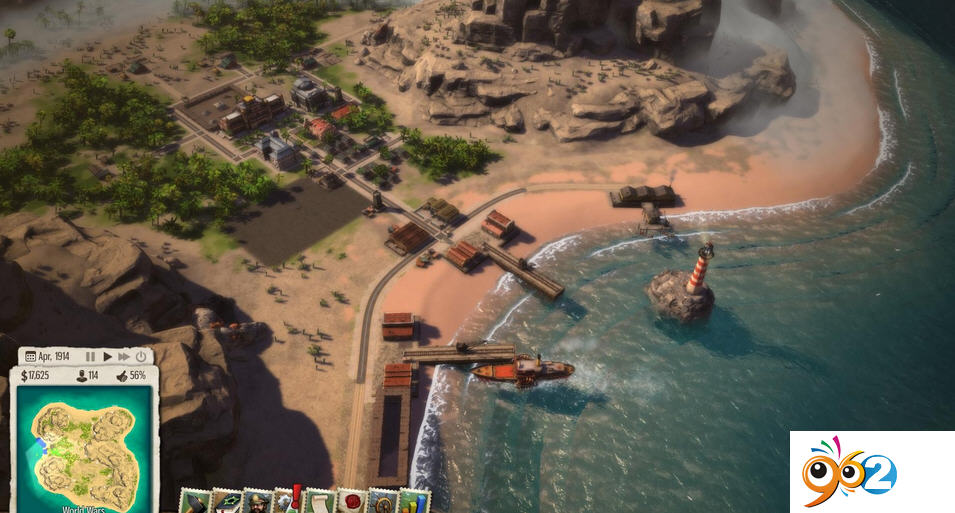Show the bar chart statistics stamp

(412, 502)
